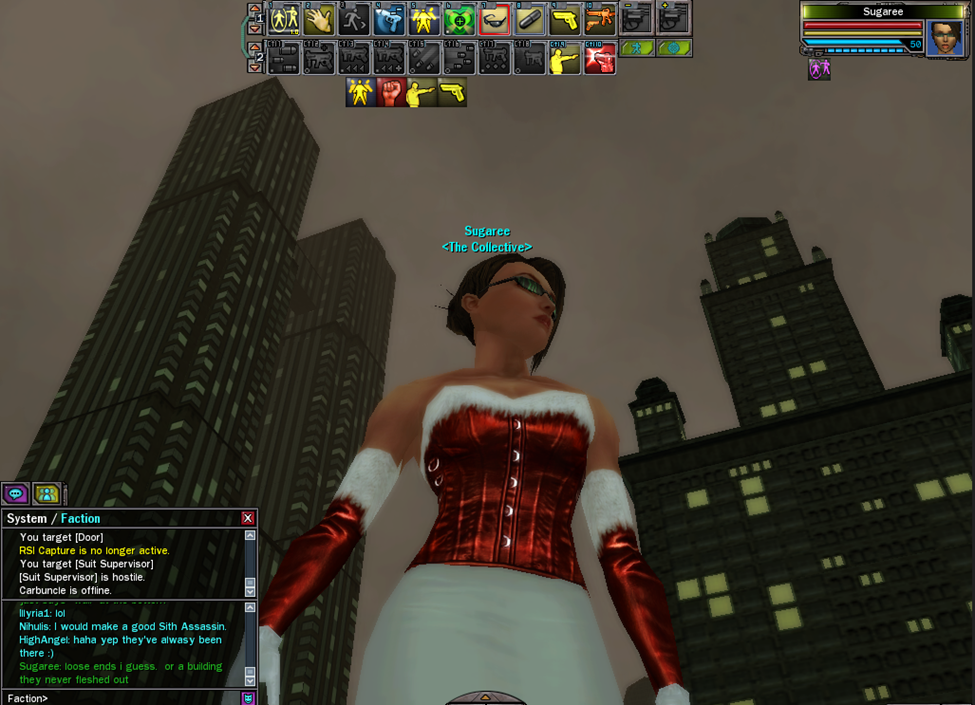Switch to the Faction chat tab
Screen dimensions: 975x705
[x=80, y=518]
